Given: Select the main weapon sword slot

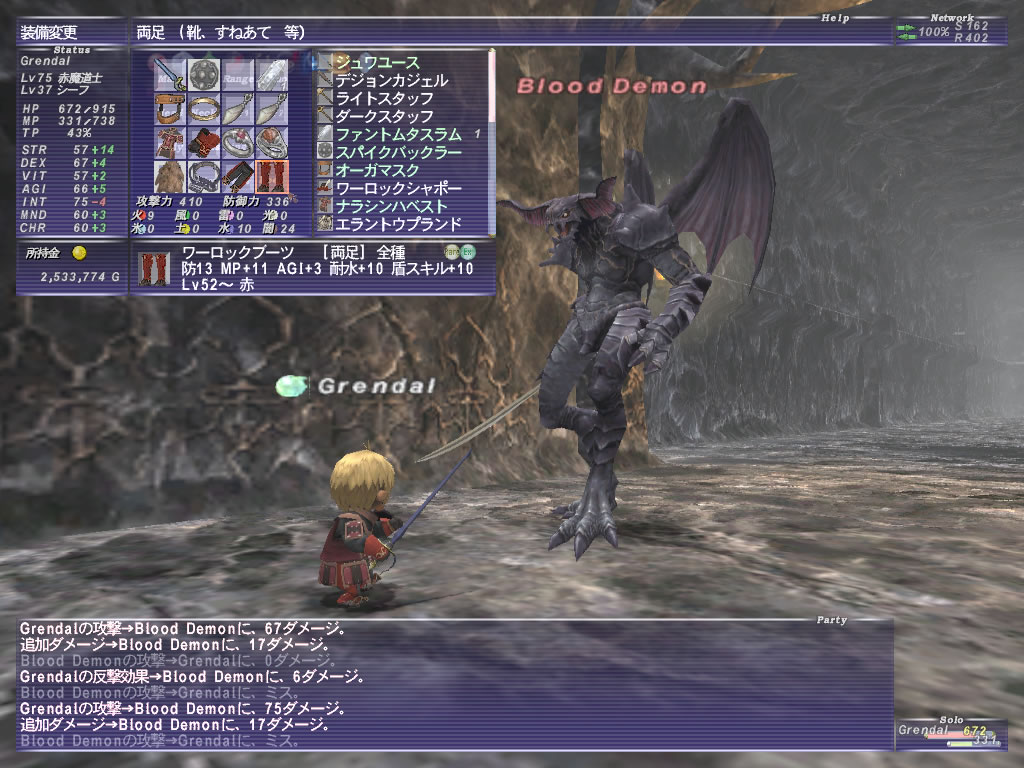Looking at the screenshot, I should click(x=169, y=75).
